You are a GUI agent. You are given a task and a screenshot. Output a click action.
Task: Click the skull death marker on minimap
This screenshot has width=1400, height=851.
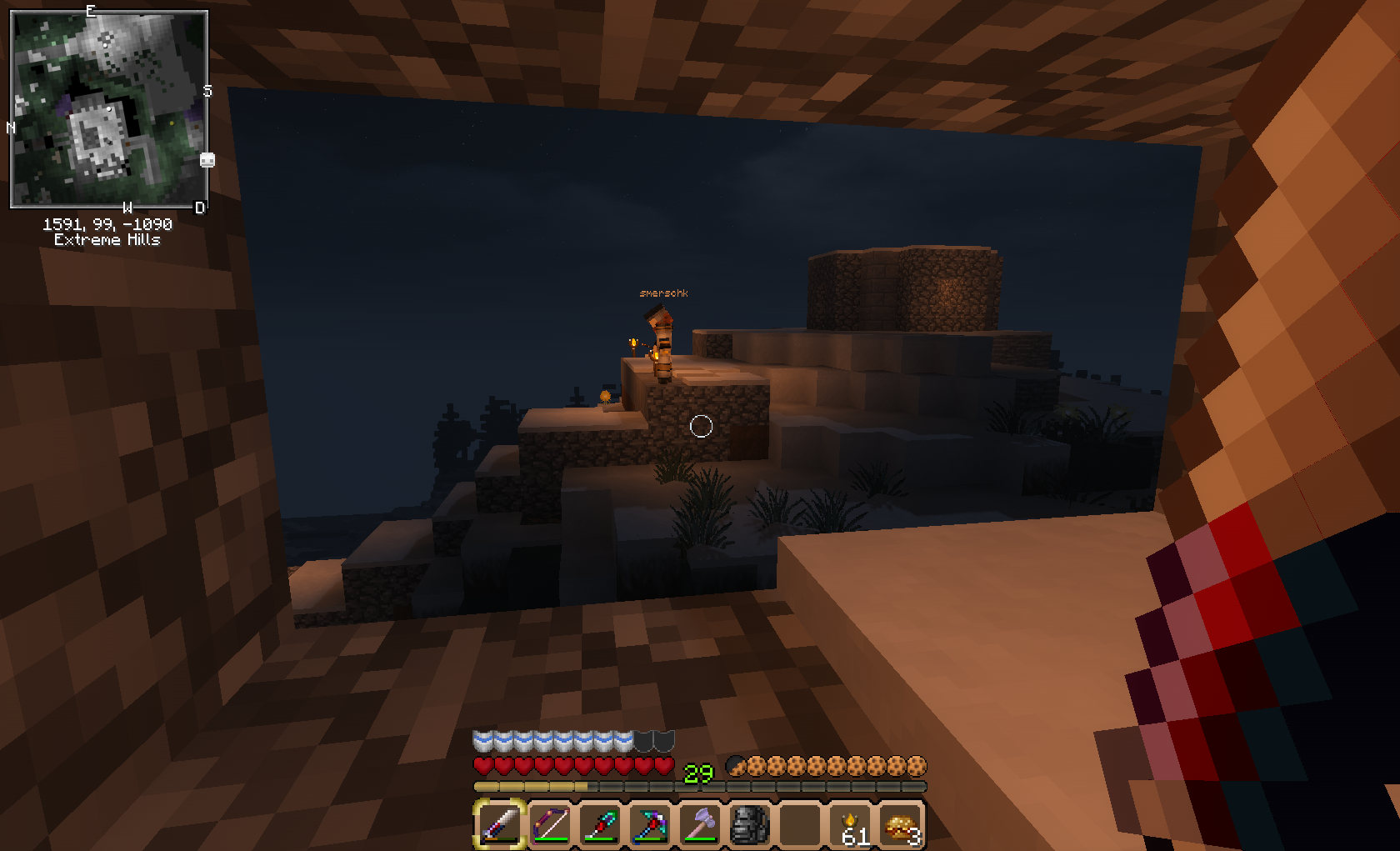pyautogui.click(x=207, y=160)
